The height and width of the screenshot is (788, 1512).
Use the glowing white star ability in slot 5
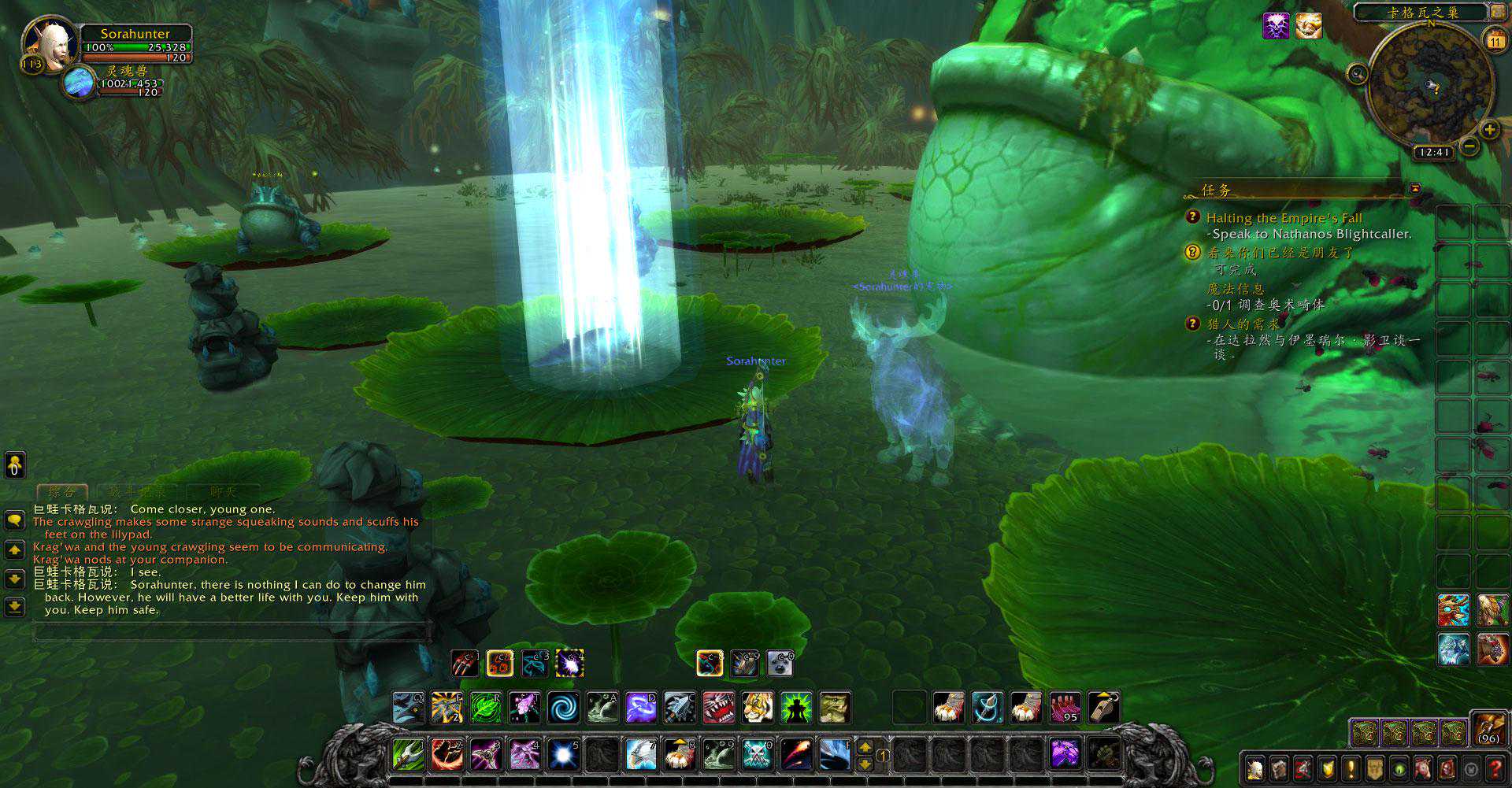tap(564, 754)
